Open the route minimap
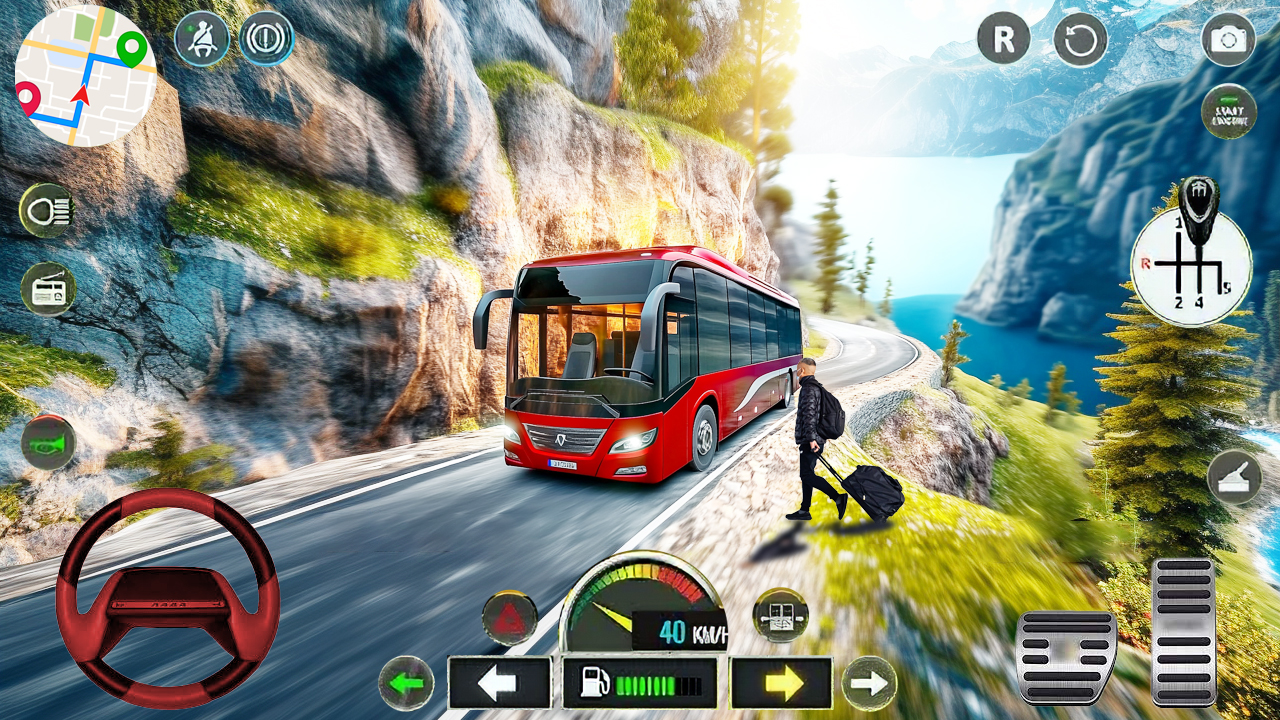 click(x=85, y=76)
